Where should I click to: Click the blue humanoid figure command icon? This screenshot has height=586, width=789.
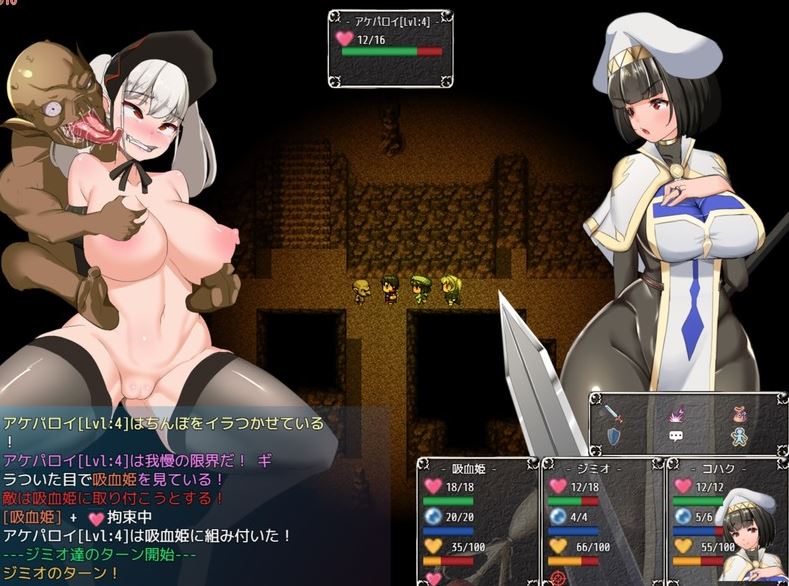coord(740,437)
